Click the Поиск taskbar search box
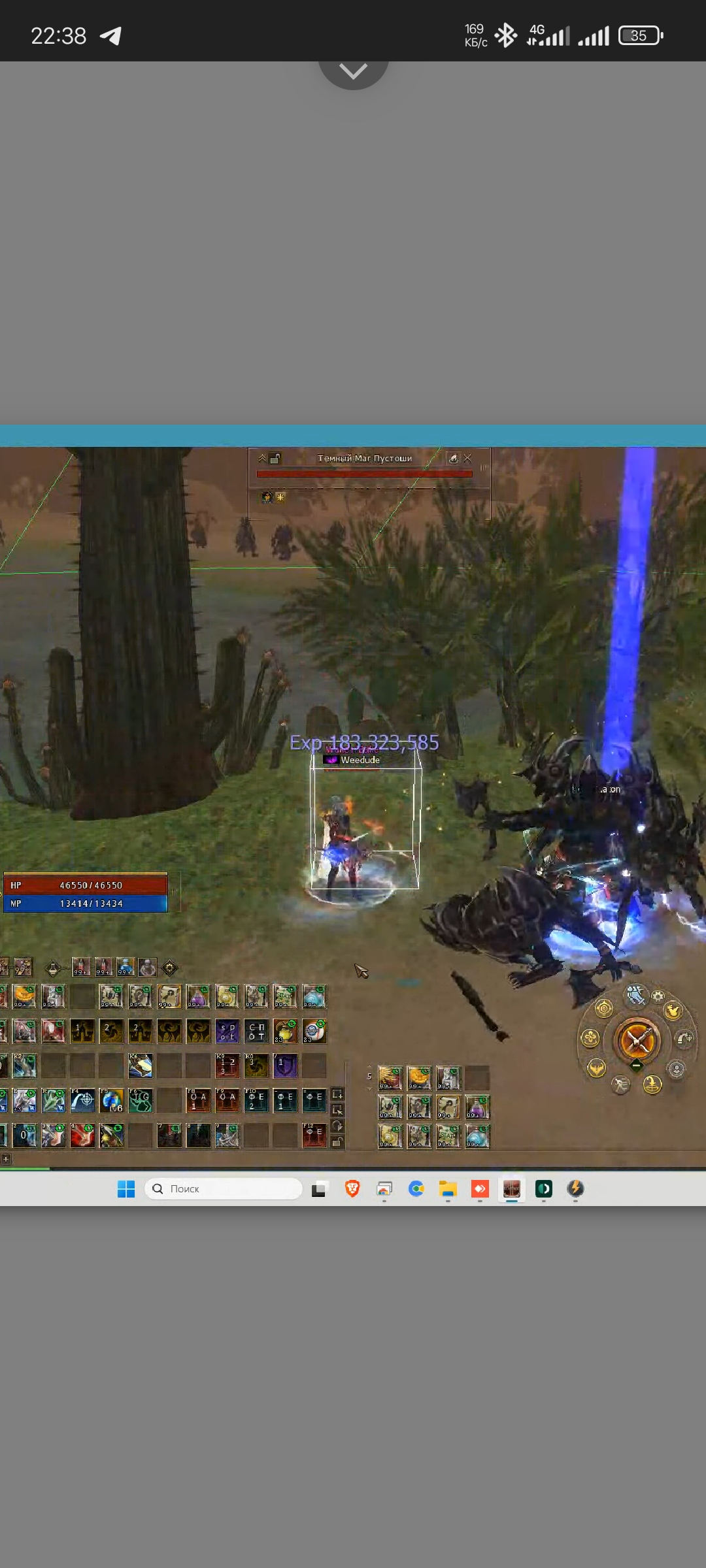706x1568 pixels. pos(223,1189)
